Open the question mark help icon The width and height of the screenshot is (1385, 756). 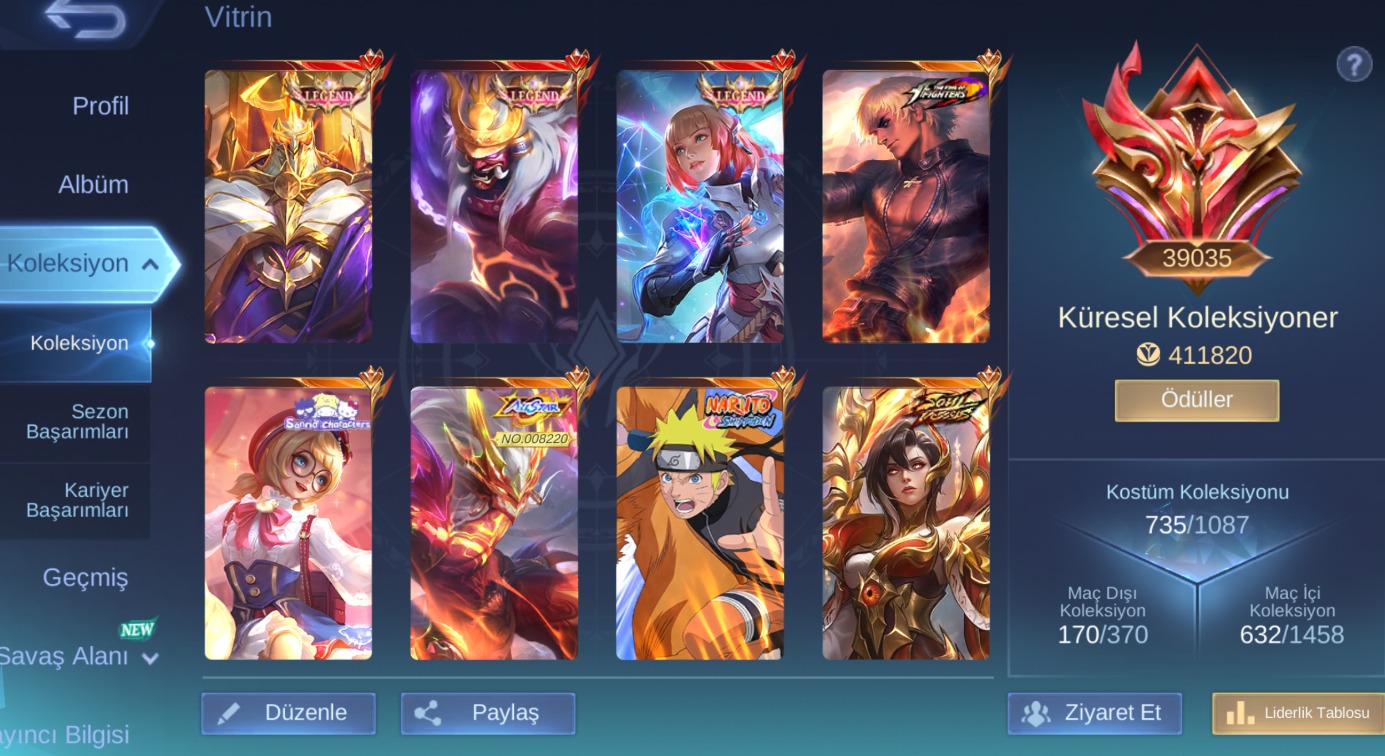[1353, 65]
